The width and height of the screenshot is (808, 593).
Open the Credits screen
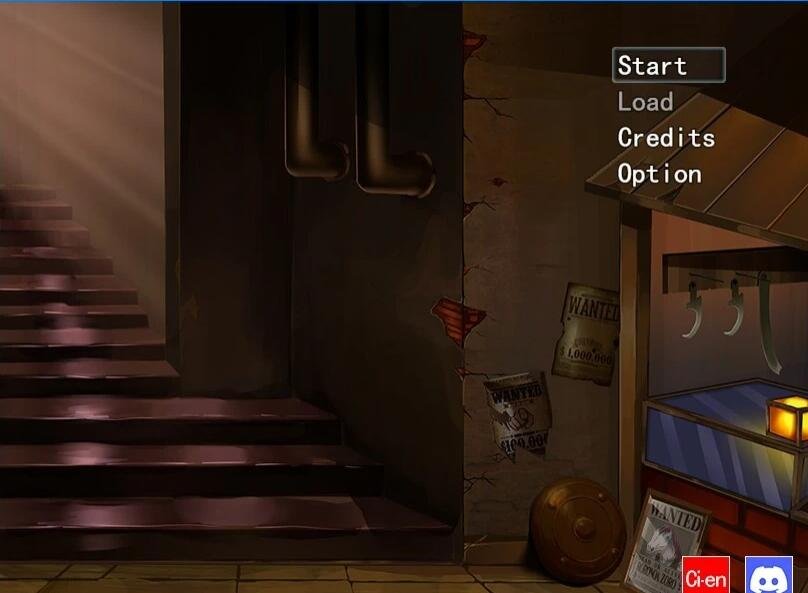666,138
